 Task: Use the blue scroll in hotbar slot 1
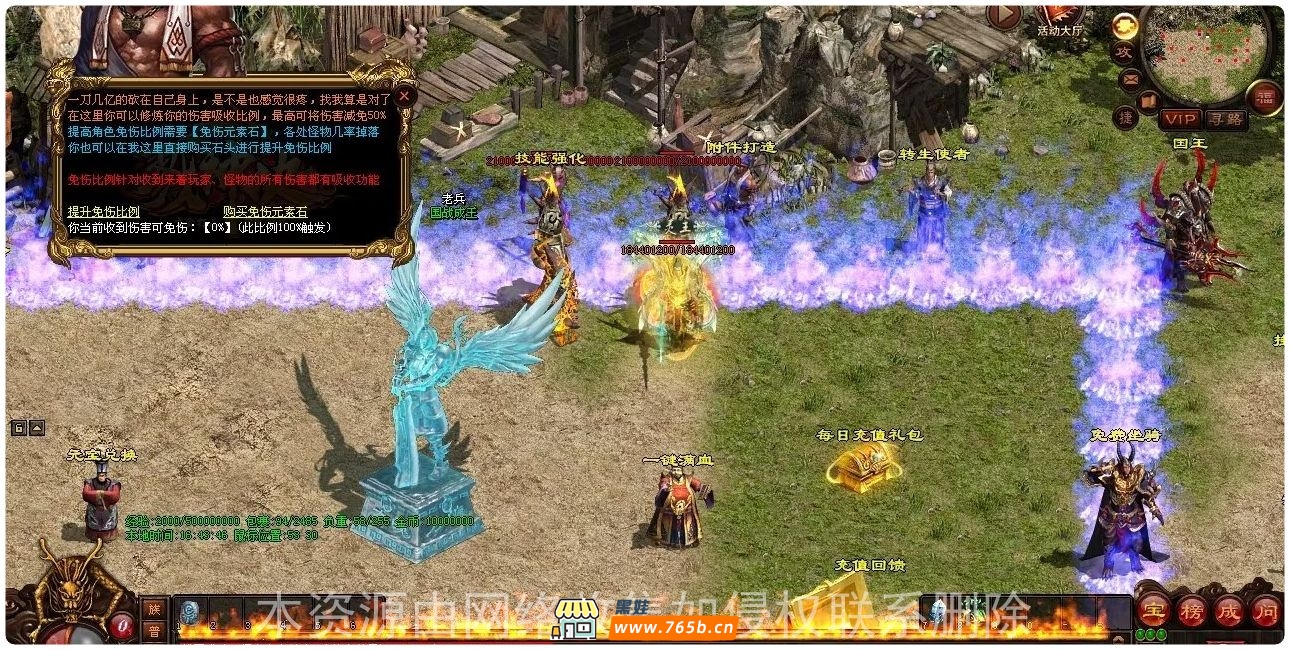coord(190,612)
